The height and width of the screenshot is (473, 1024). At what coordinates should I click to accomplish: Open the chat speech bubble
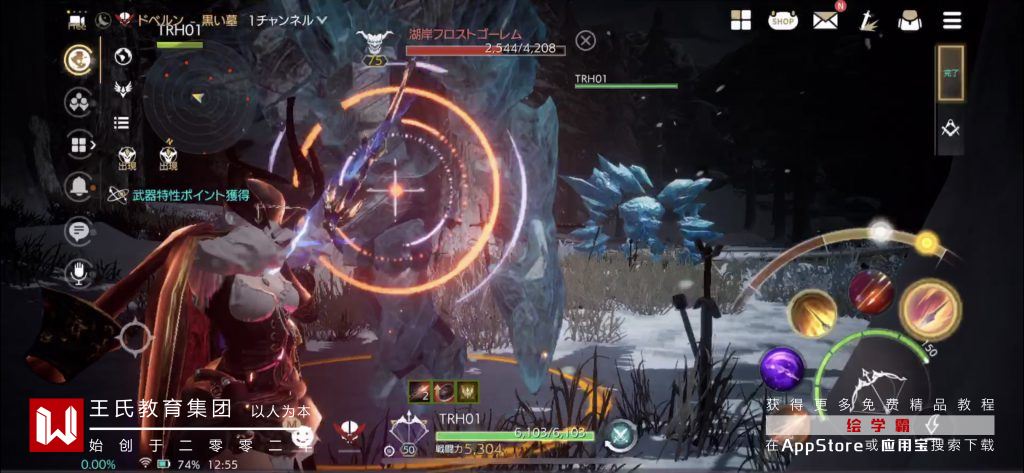point(78,231)
